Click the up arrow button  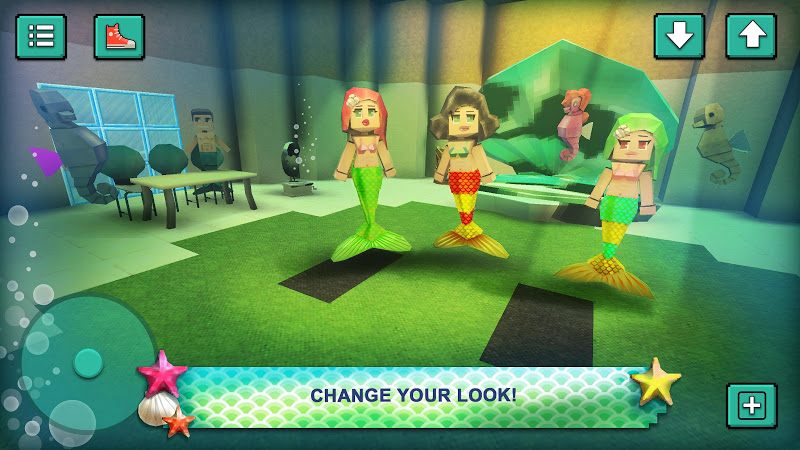point(750,36)
